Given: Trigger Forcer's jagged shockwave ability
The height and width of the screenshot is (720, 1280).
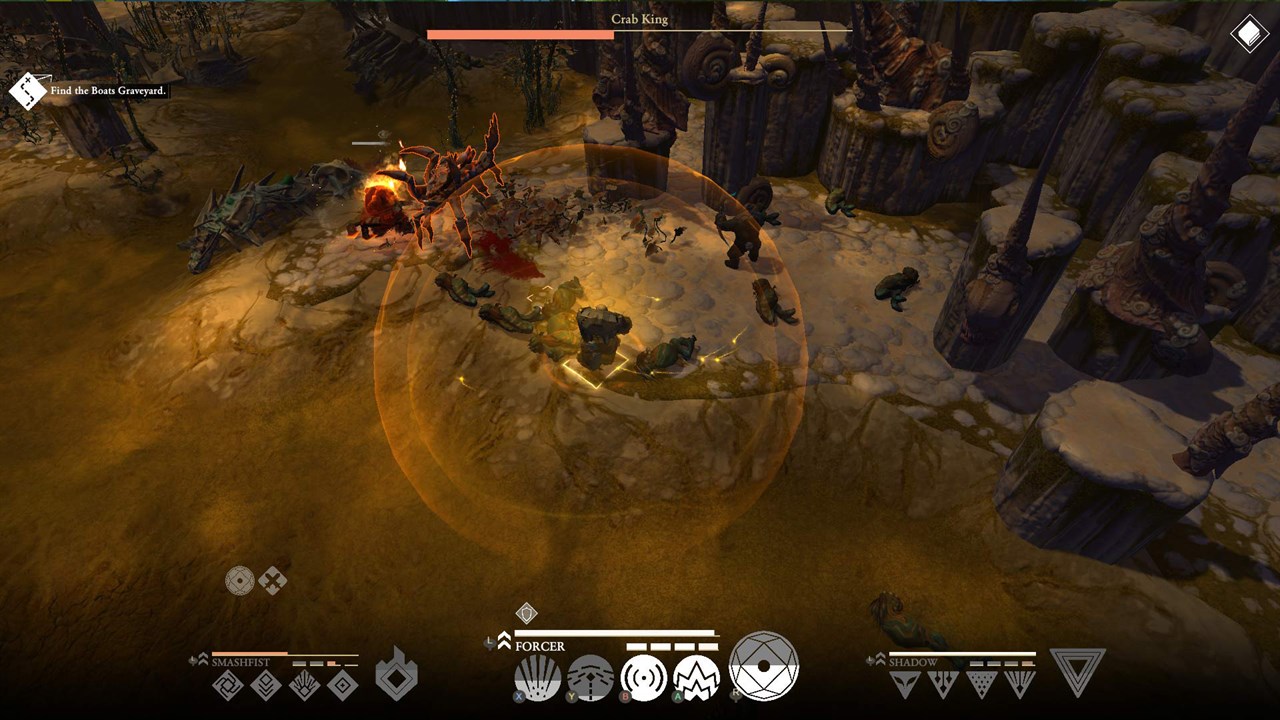Looking at the screenshot, I should pyautogui.click(x=696, y=678).
